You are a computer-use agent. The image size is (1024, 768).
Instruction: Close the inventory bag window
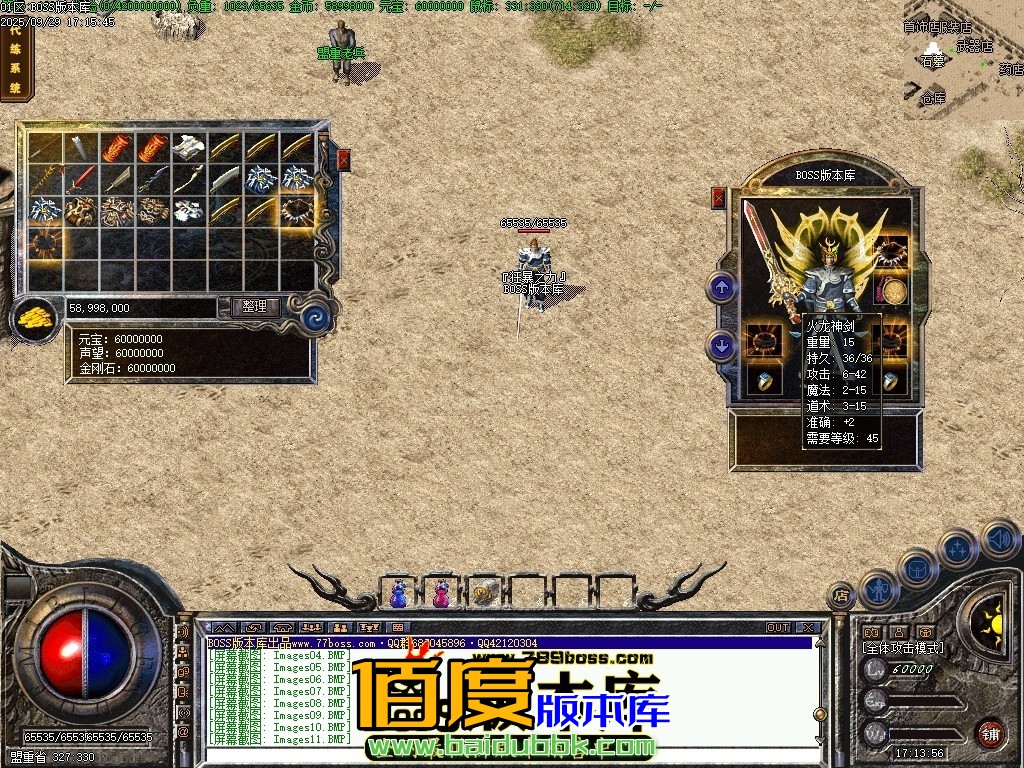(344, 159)
